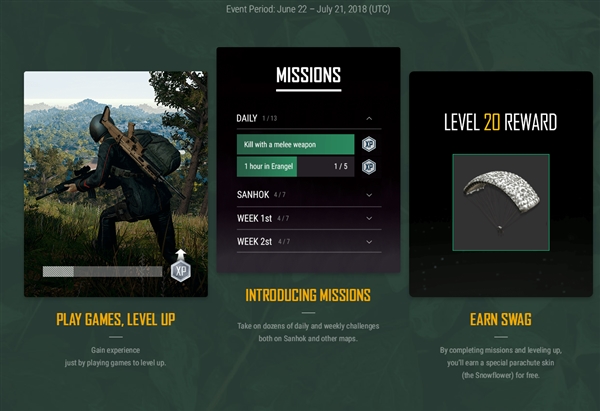
Task: Open the WEEK 2st missions row
Action: [369, 241]
